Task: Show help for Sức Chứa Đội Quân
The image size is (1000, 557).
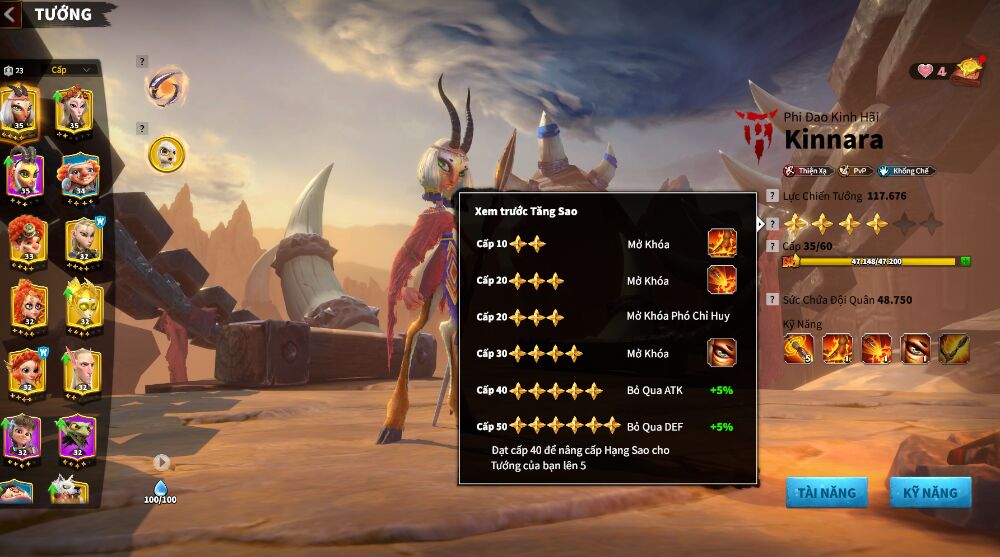Action: (771, 299)
